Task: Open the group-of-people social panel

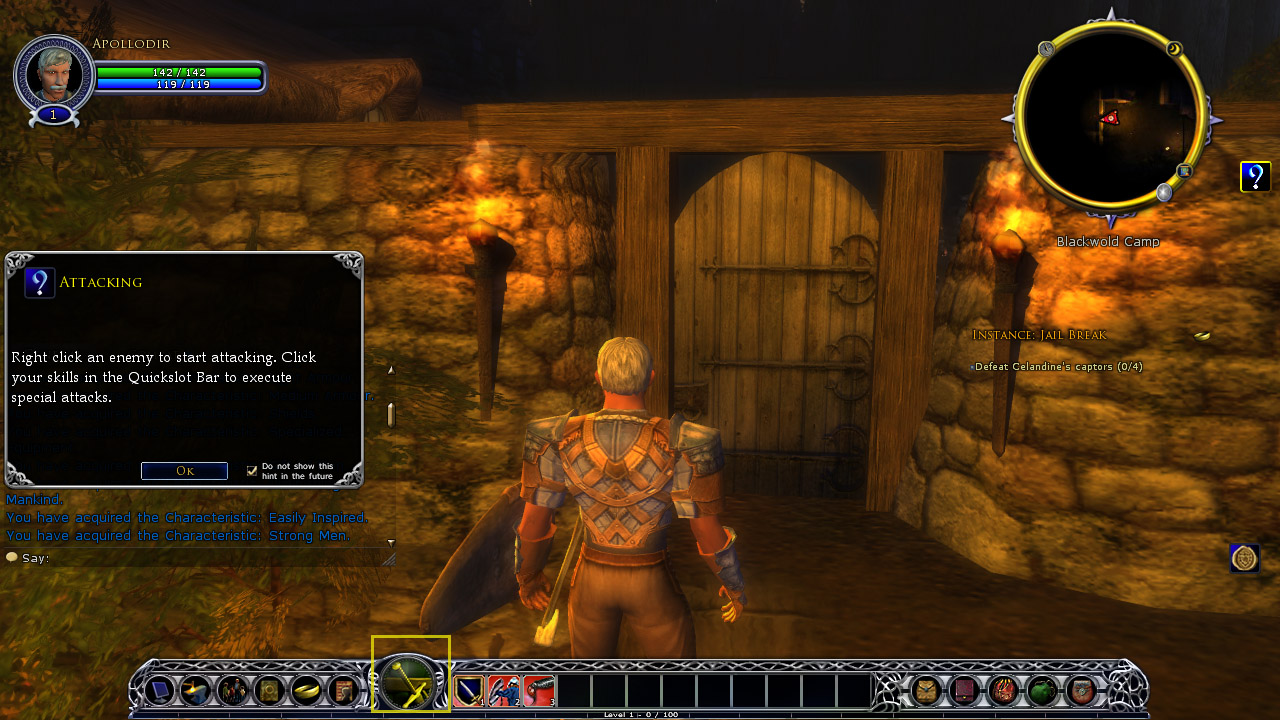Action: pyautogui.click(x=233, y=690)
